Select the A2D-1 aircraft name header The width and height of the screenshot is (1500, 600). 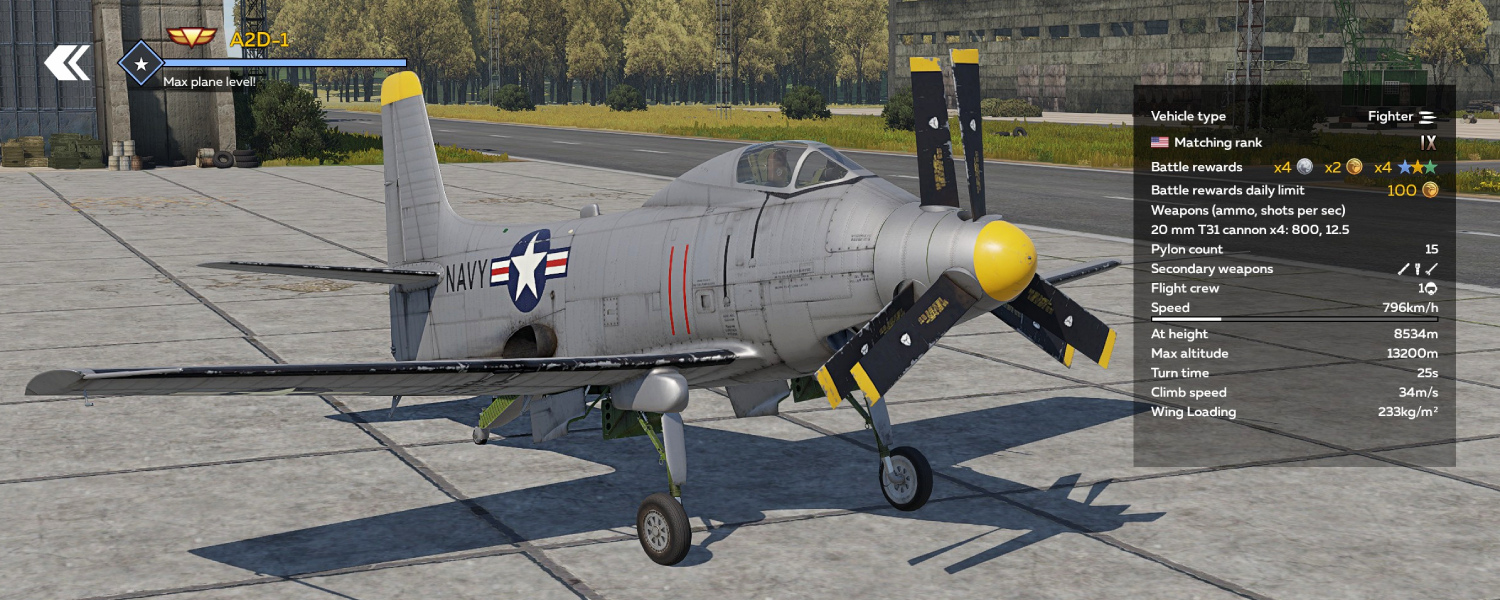pos(259,39)
